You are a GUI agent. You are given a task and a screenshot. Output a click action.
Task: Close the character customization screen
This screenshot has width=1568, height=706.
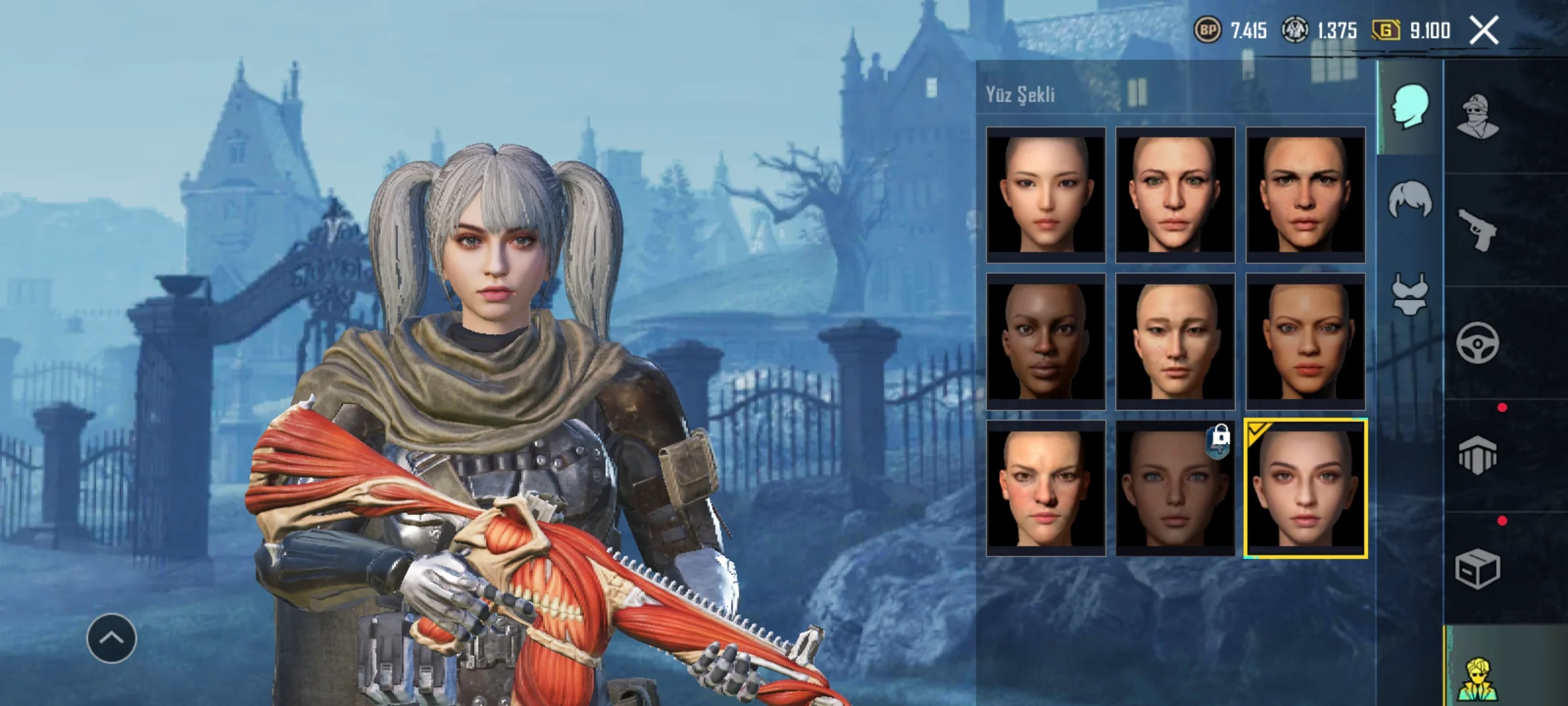point(1484,31)
